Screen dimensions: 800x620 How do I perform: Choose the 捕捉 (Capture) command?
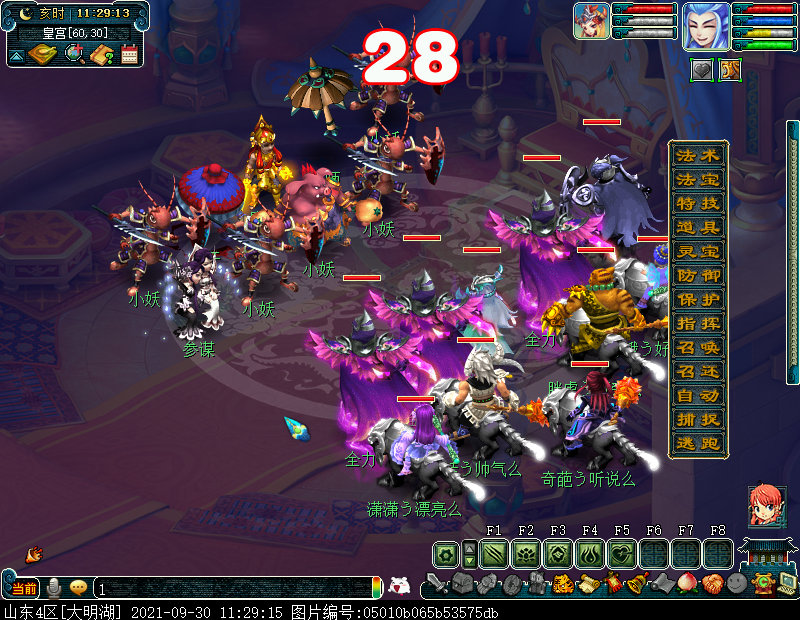click(x=698, y=420)
